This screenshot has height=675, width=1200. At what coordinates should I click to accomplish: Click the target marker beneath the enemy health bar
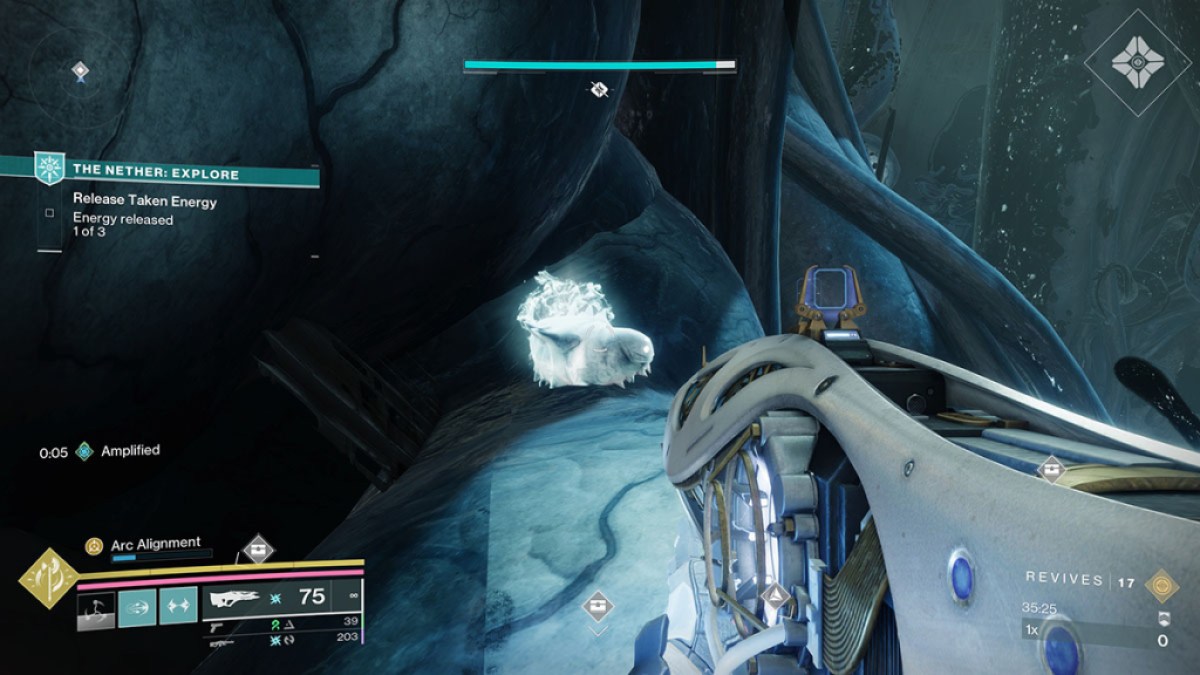click(x=598, y=90)
